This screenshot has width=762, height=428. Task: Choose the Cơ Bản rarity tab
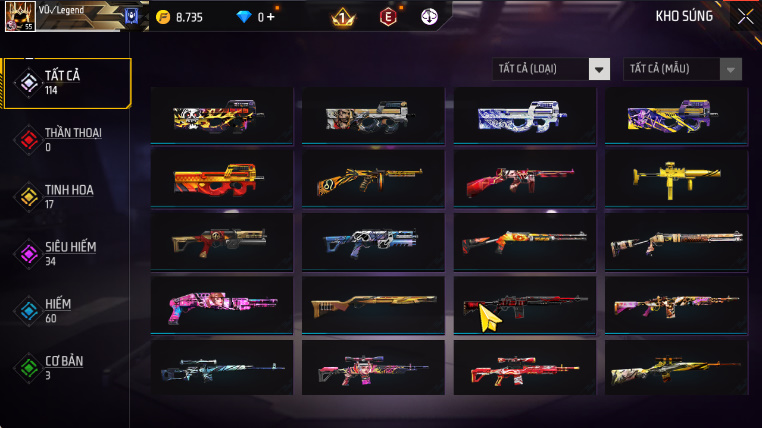(66, 367)
